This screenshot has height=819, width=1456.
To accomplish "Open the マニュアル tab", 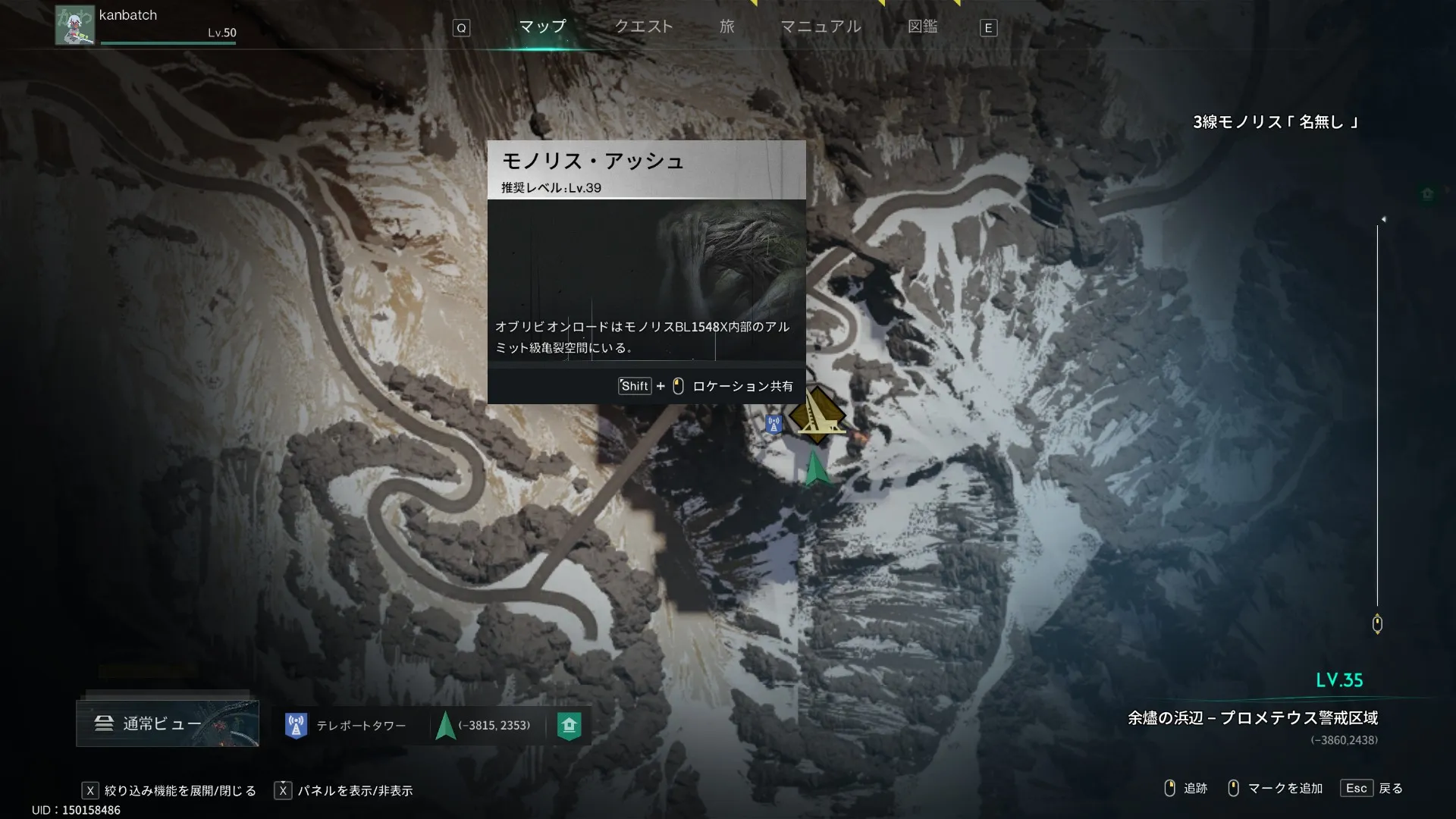I will tap(821, 27).
